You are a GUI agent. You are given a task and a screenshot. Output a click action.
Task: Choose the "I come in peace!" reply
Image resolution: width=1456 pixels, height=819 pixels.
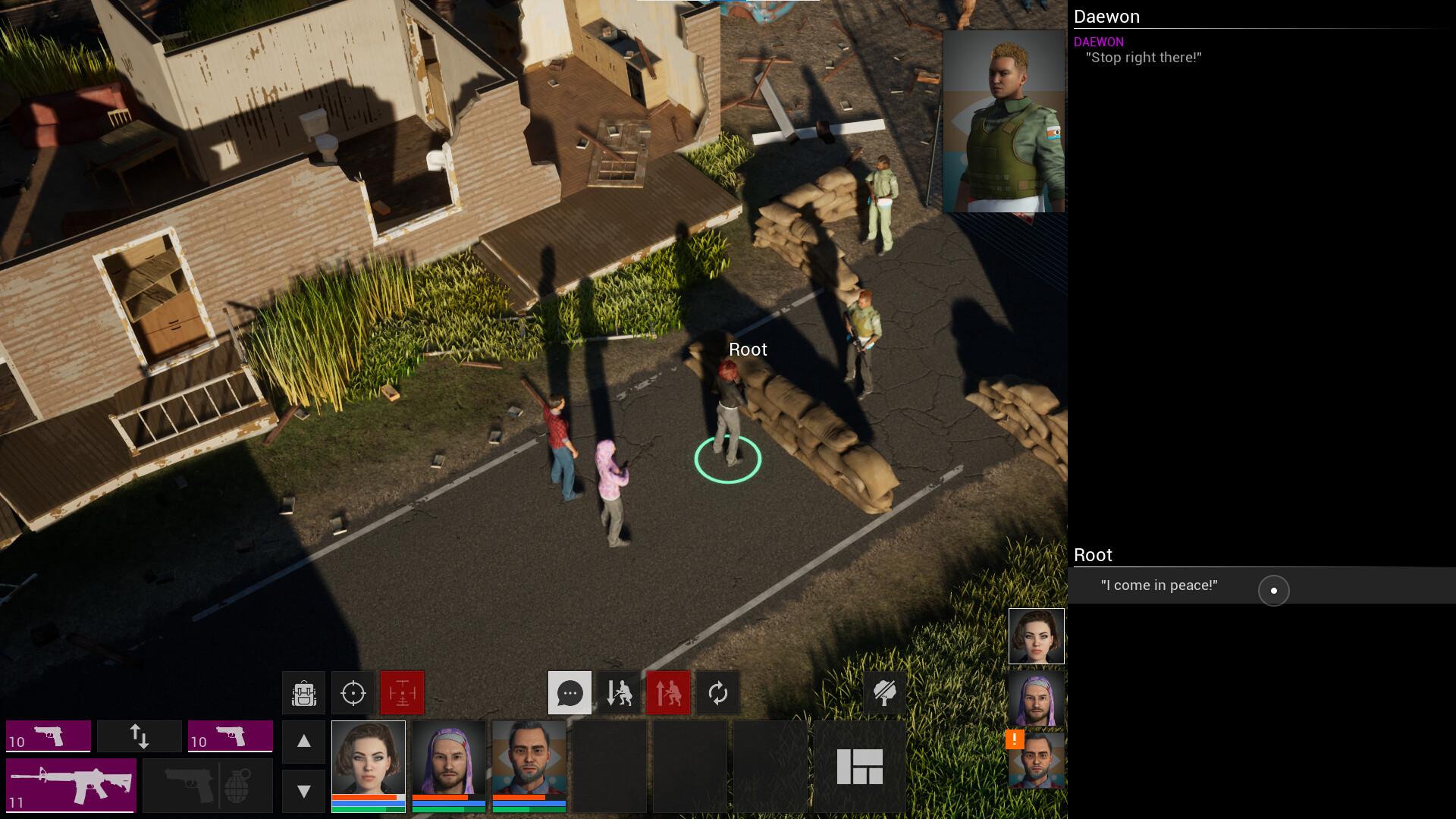click(x=1159, y=585)
